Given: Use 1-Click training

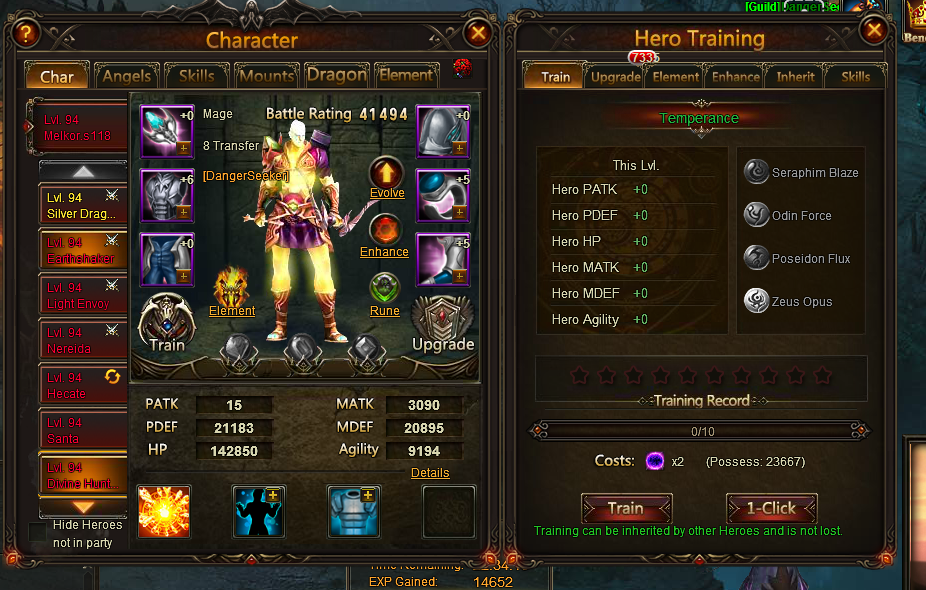Looking at the screenshot, I should click(x=771, y=508).
